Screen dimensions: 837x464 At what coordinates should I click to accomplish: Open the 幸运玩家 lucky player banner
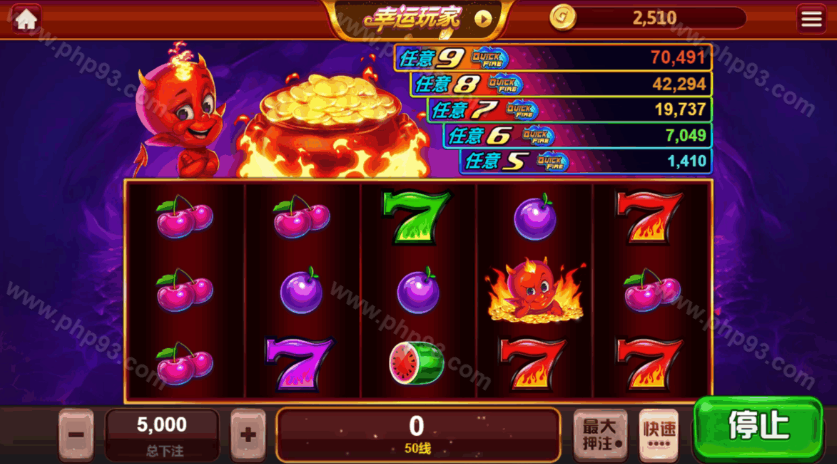(x=418, y=17)
